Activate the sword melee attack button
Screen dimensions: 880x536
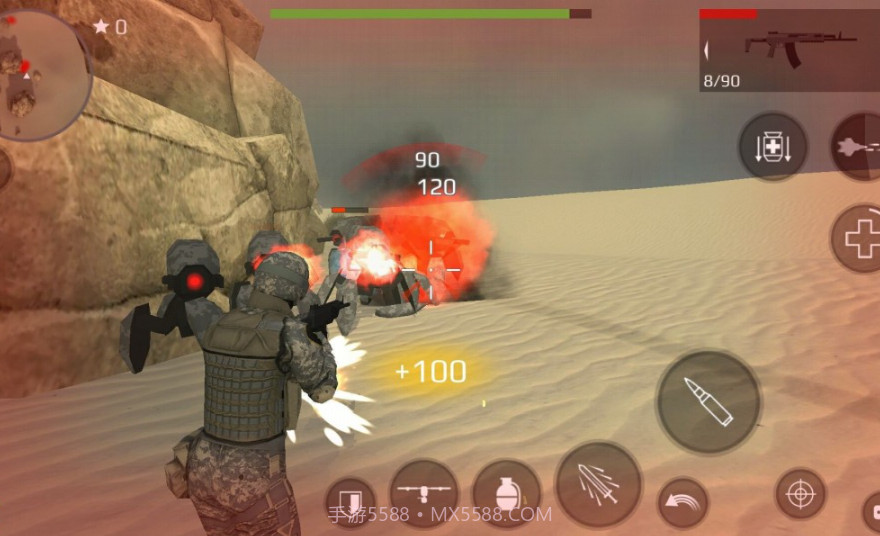(x=598, y=485)
